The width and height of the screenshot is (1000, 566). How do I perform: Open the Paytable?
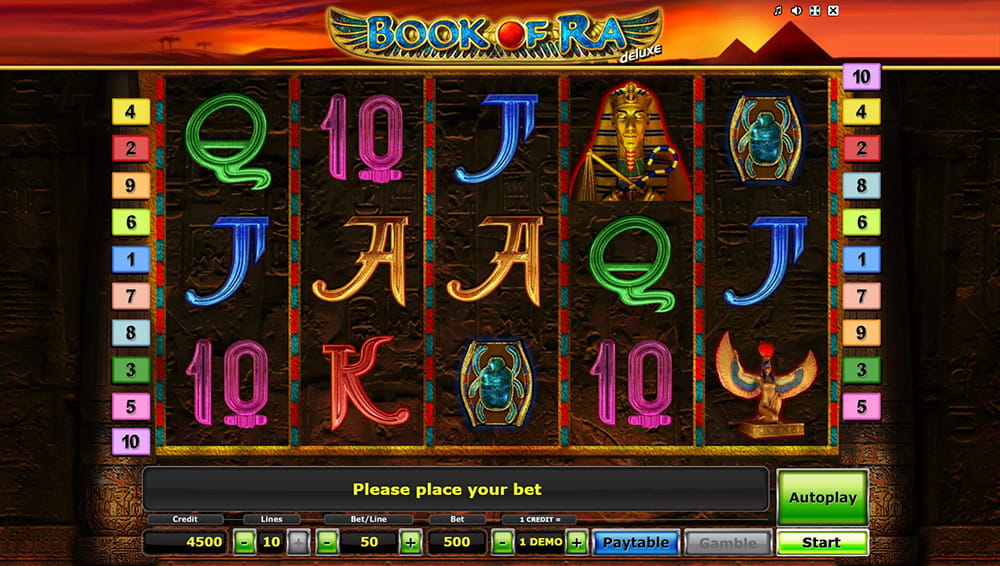point(636,543)
